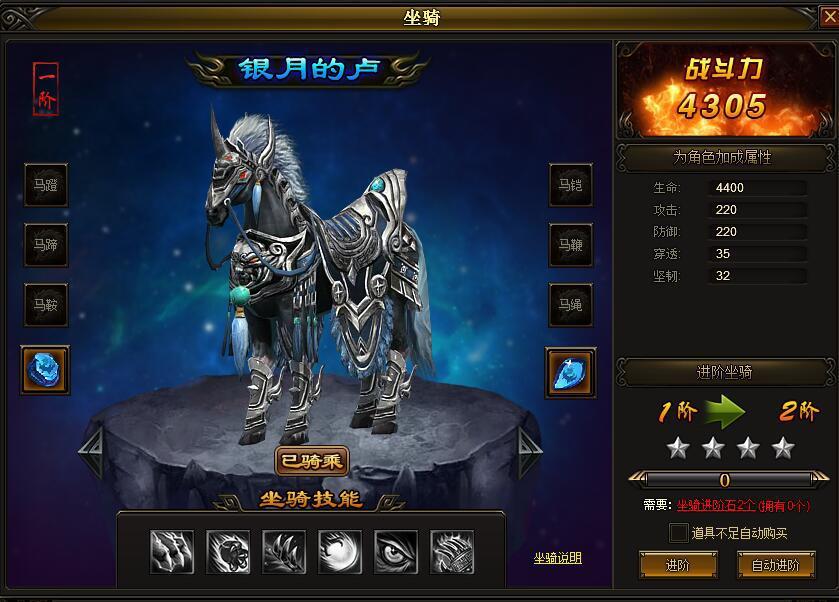Select the armored gauntlet mount skill icon
The width and height of the screenshot is (839, 602).
click(x=452, y=551)
